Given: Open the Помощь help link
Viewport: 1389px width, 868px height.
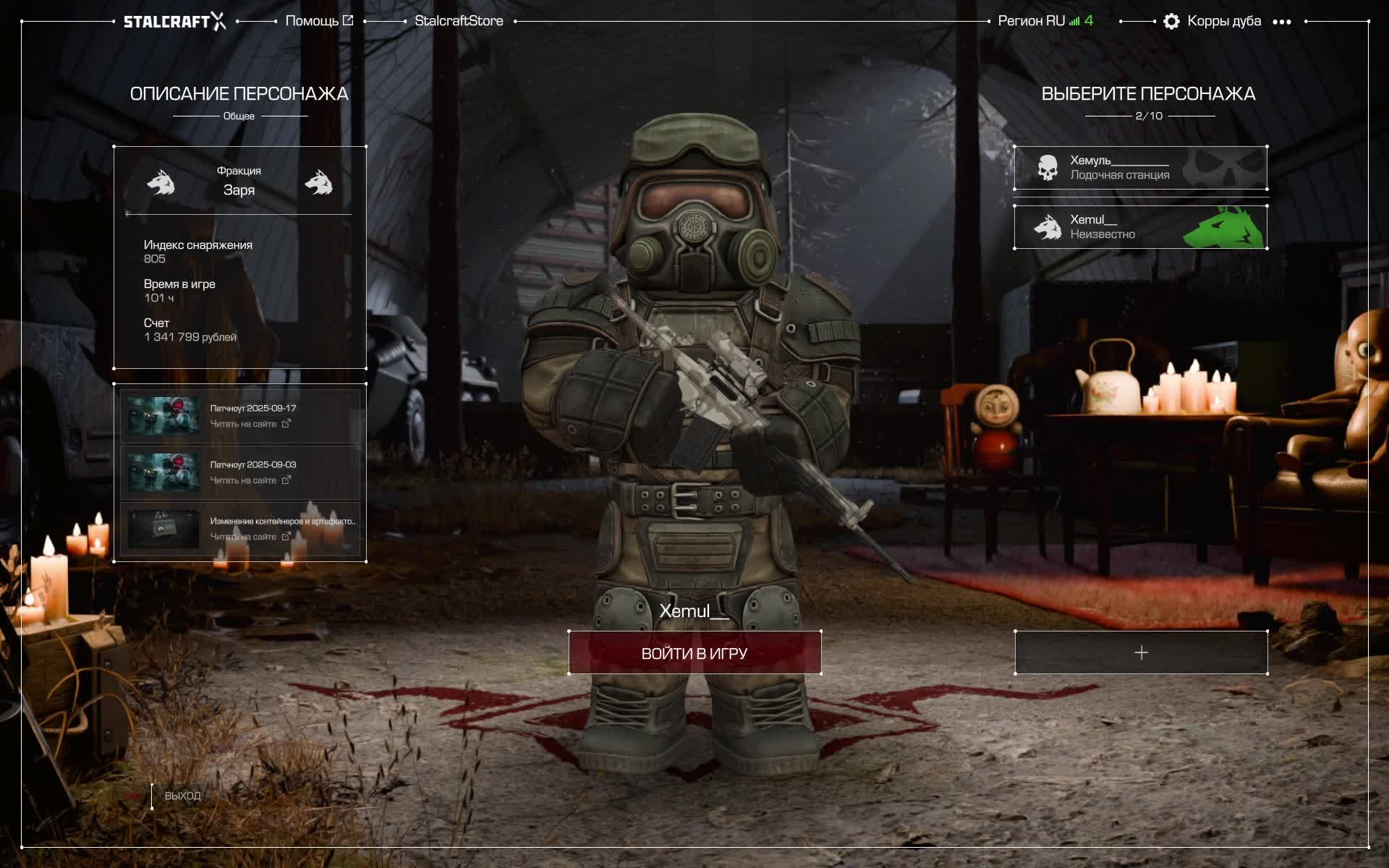Looking at the screenshot, I should [319, 21].
